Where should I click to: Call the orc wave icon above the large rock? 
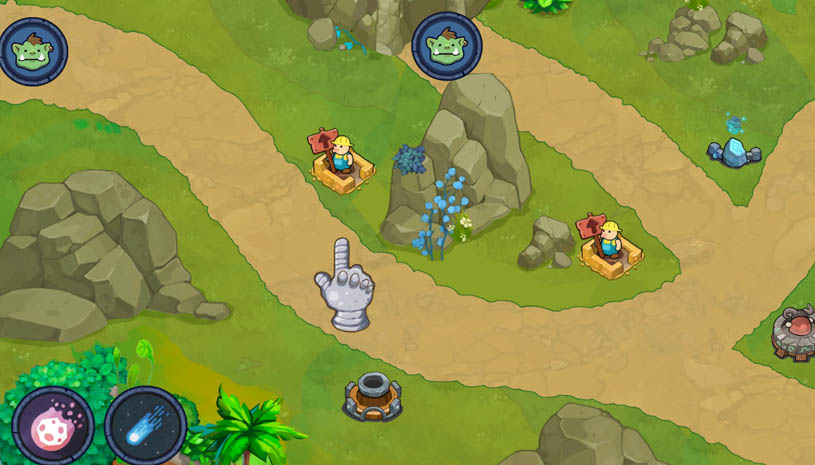[x=447, y=47]
